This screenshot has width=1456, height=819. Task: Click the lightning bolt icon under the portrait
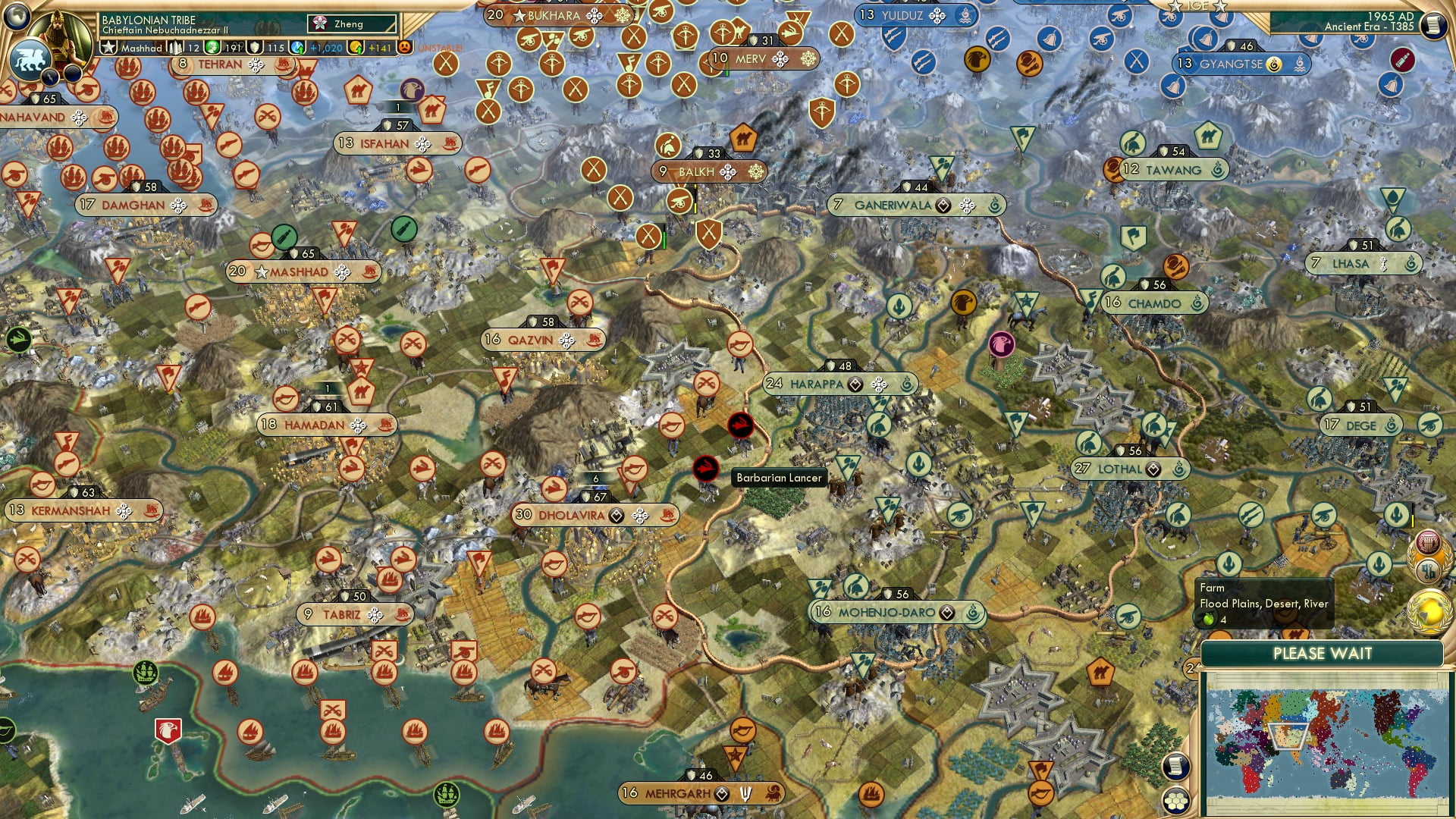(x=49, y=76)
